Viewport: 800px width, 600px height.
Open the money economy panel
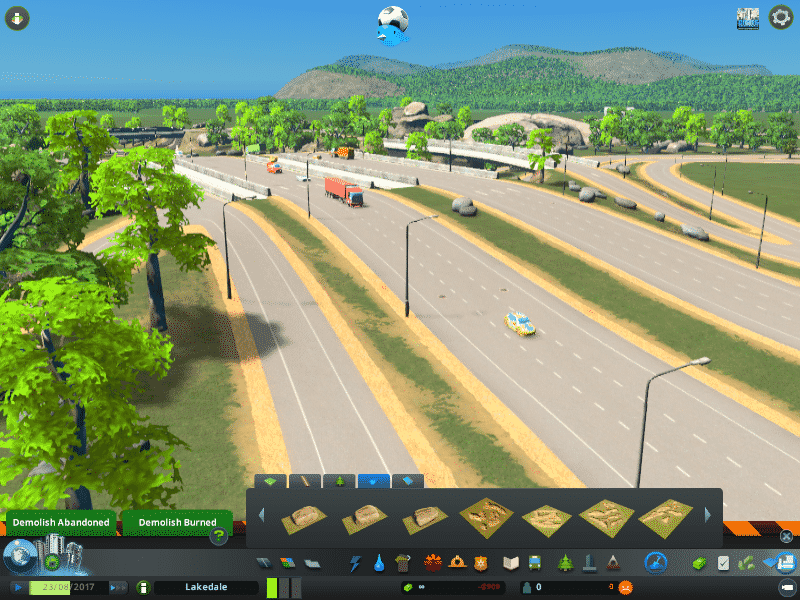pyautogui.click(x=451, y=588)
